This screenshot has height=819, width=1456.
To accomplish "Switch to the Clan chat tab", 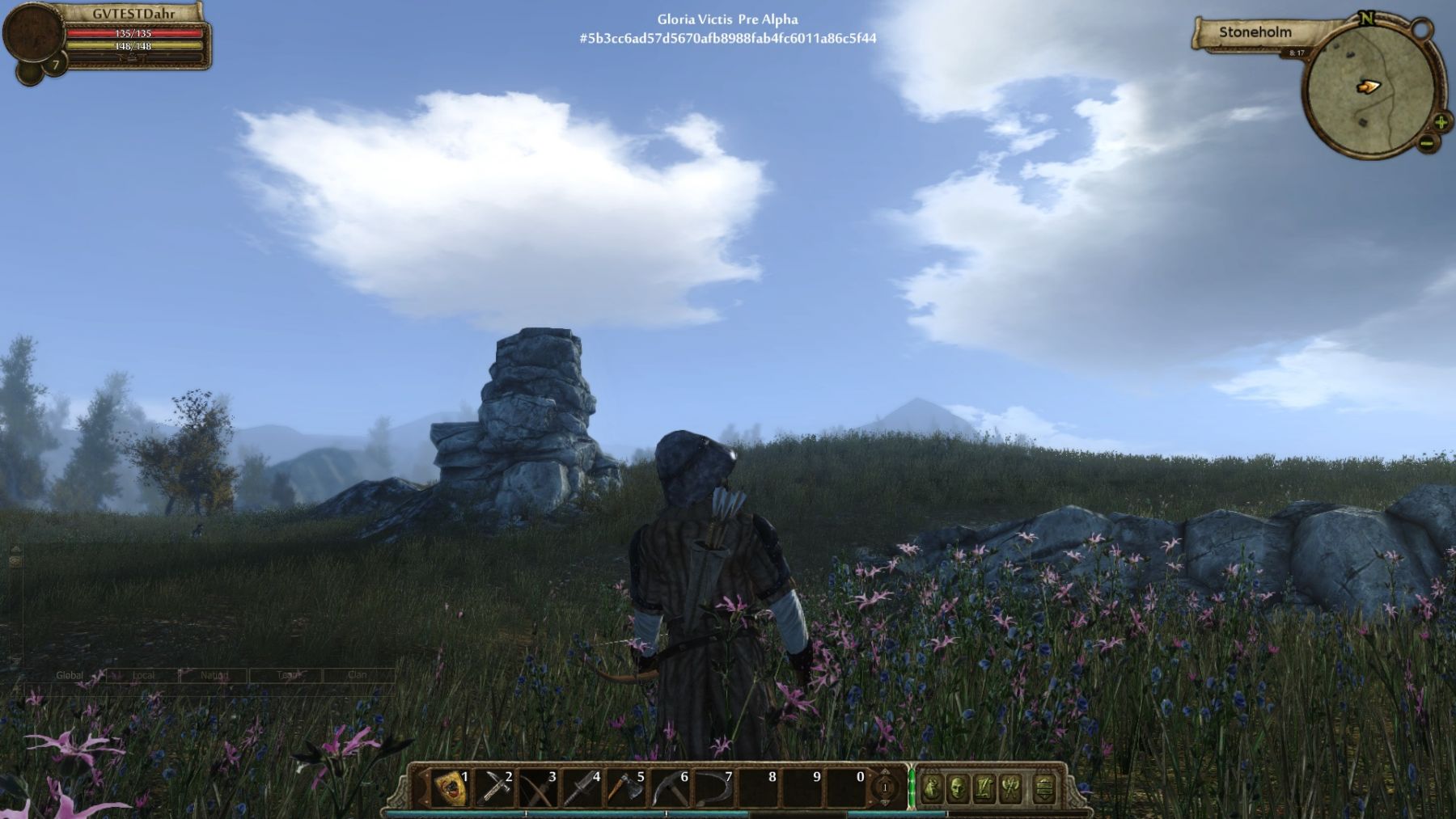I will (358, 675).
